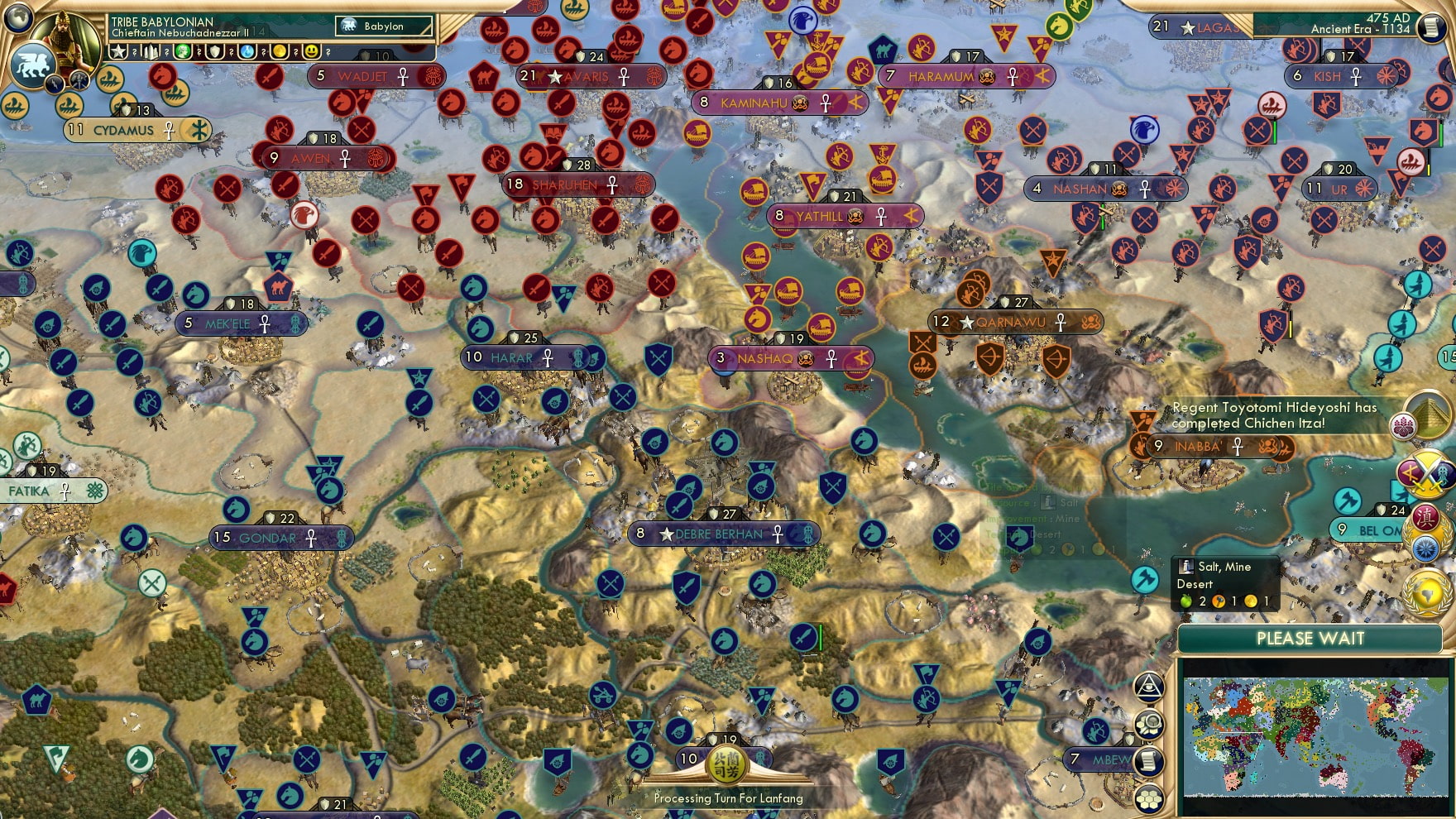1456x819 pixels.
Task: Open the game menu via the top-right scroll icon
Action: point(1431,27)
